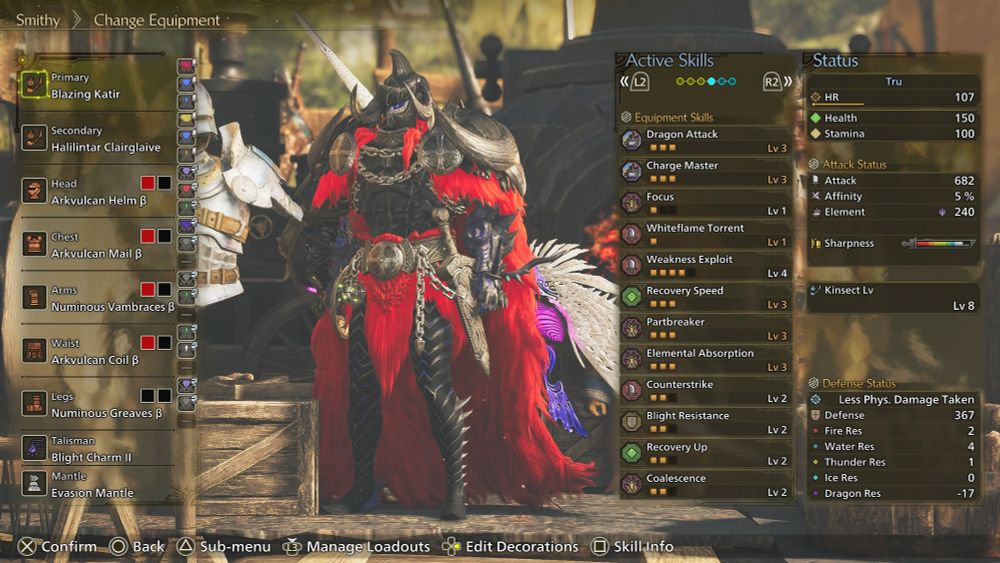This screenshot has height=563, width=1000.
Task: Select the Blight Resistance skill row
Action: point(705,422)
